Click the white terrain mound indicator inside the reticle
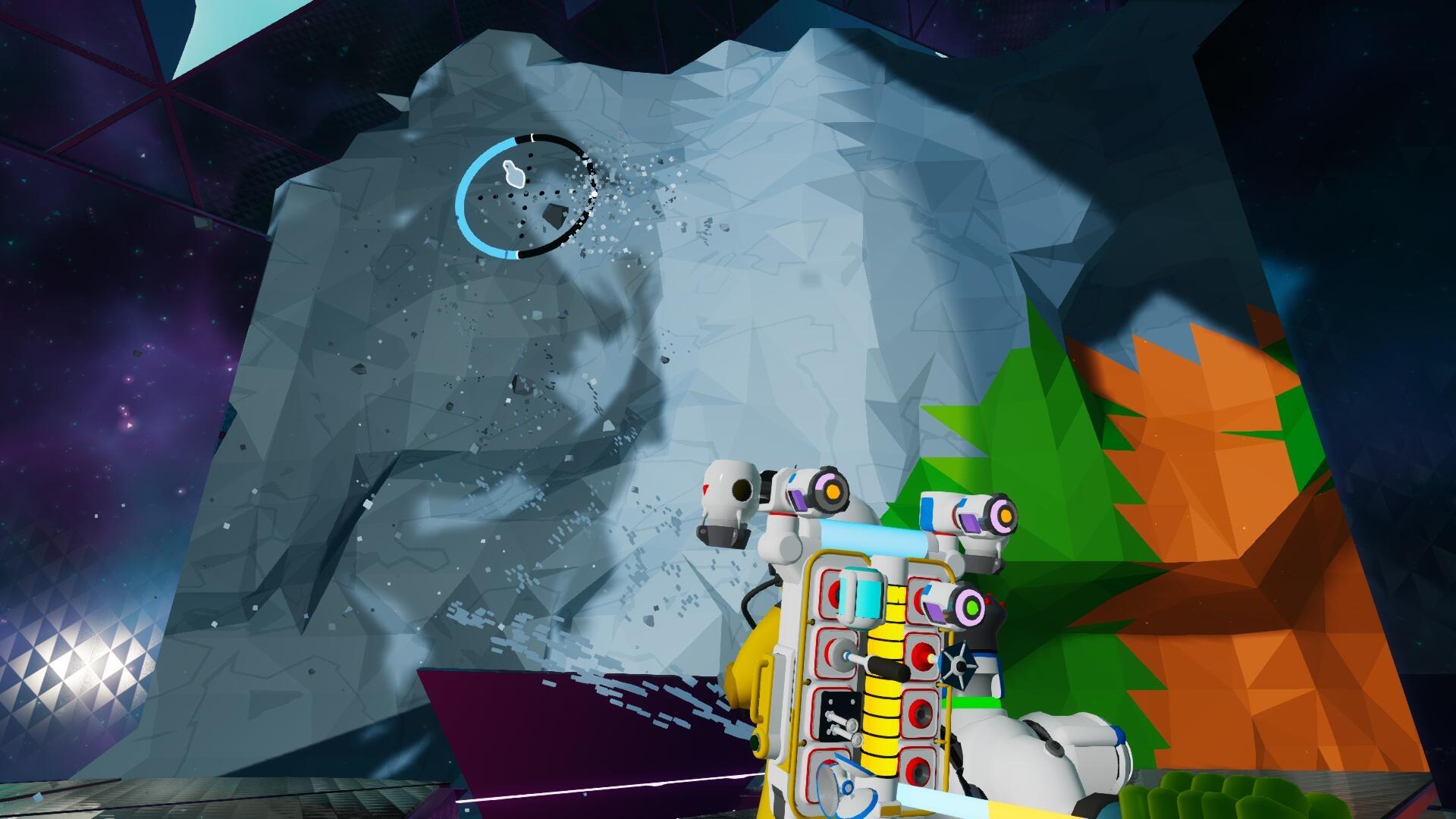1456x819 pixels. (x=514, y=173)
